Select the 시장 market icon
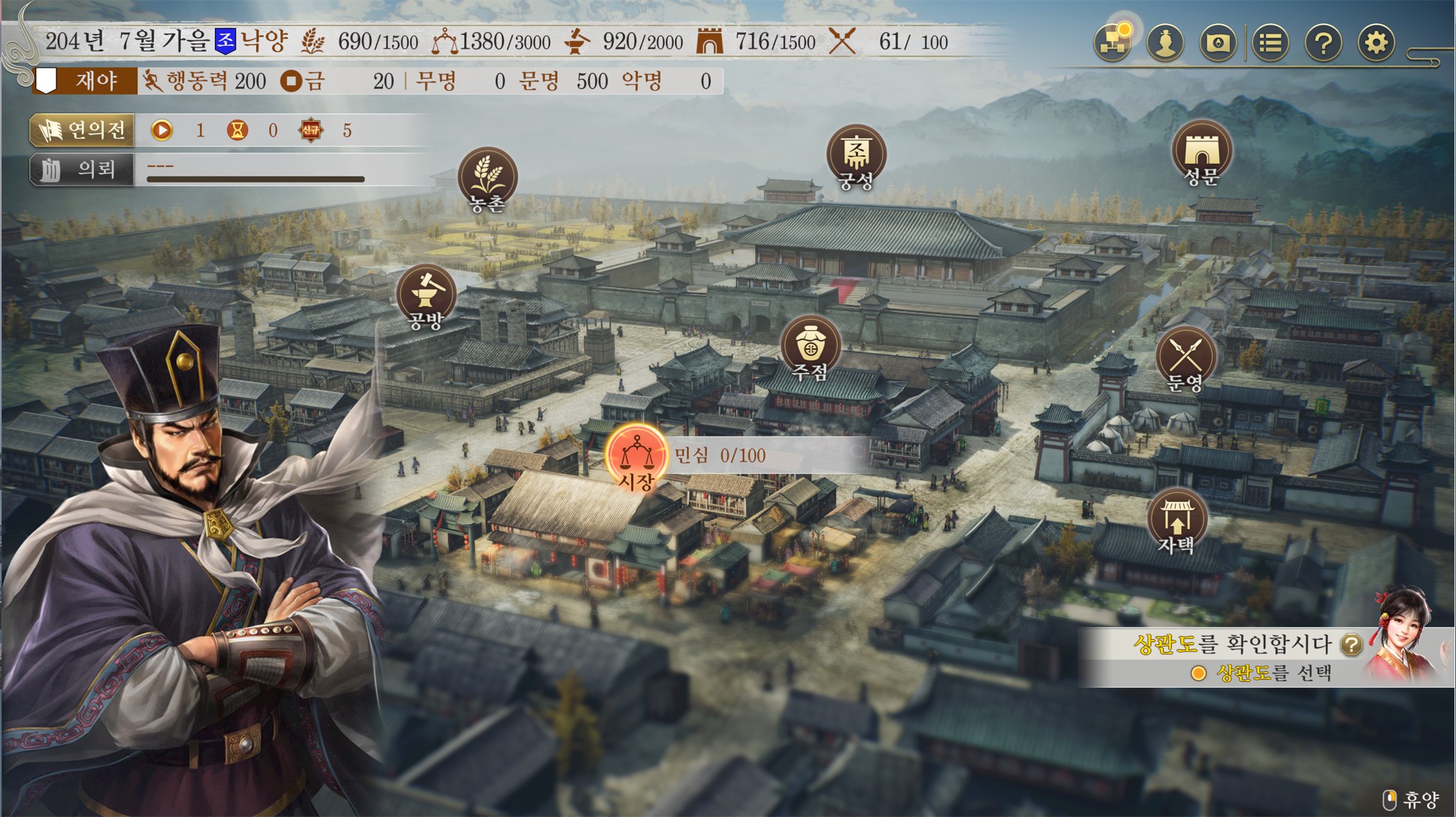The width and height of the screenshot is (1456, 817). (x=636, y=455)
